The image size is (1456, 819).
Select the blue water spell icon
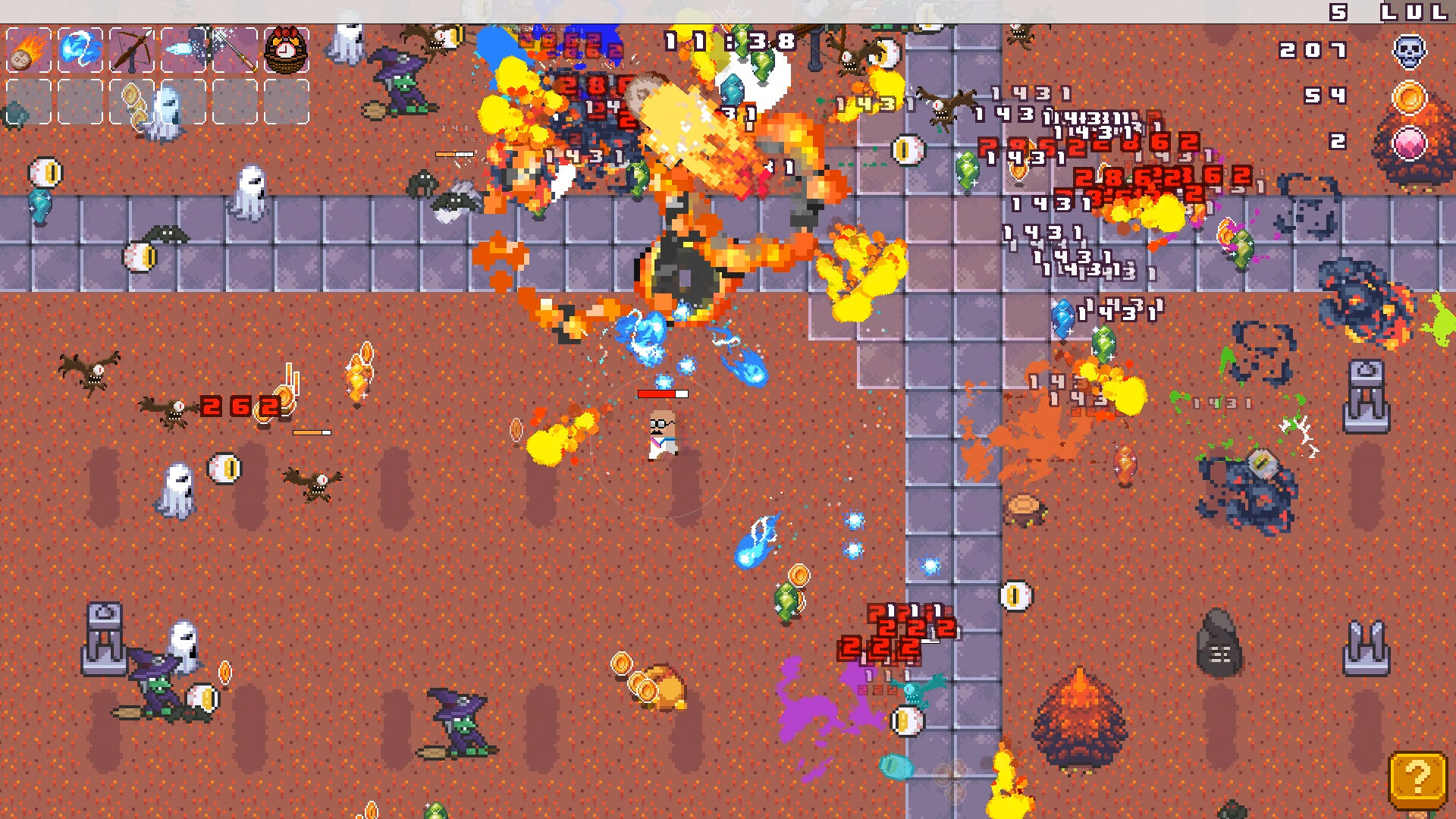click(80, 50)
